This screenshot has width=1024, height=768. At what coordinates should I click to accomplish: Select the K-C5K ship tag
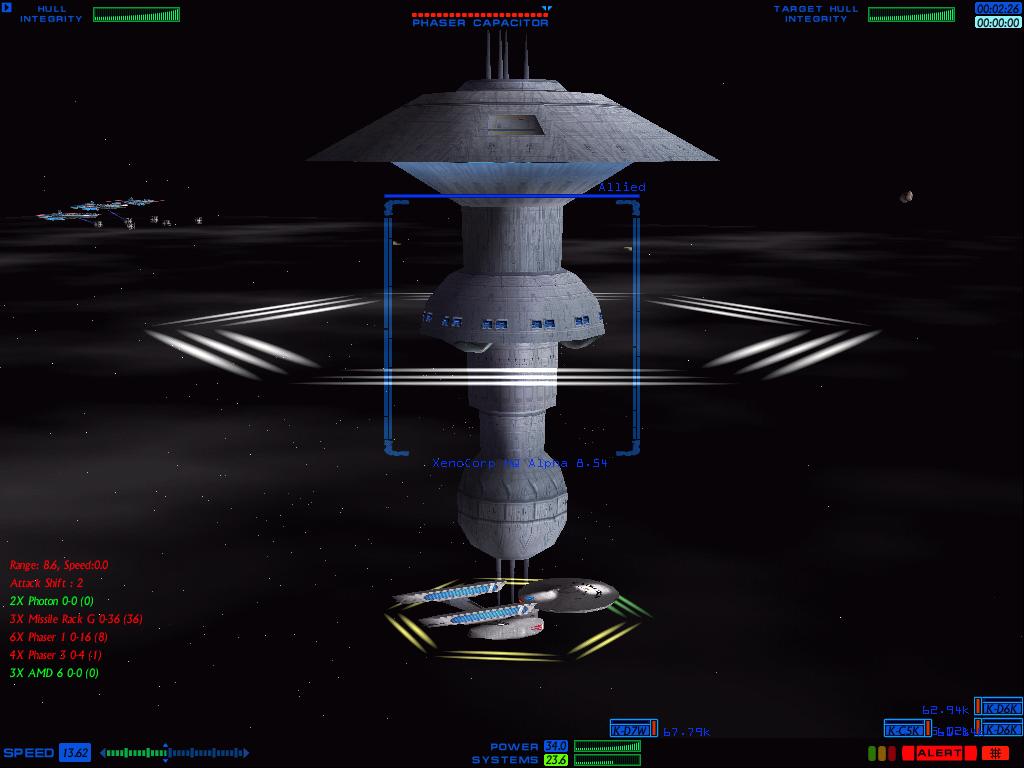(907, 729)
